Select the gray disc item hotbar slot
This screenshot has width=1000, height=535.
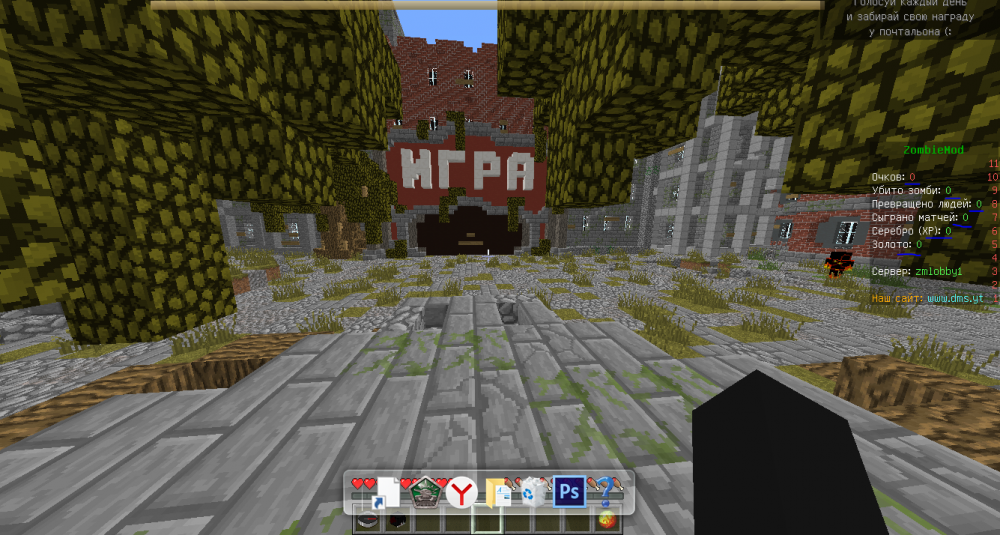[x=368, y=521]
